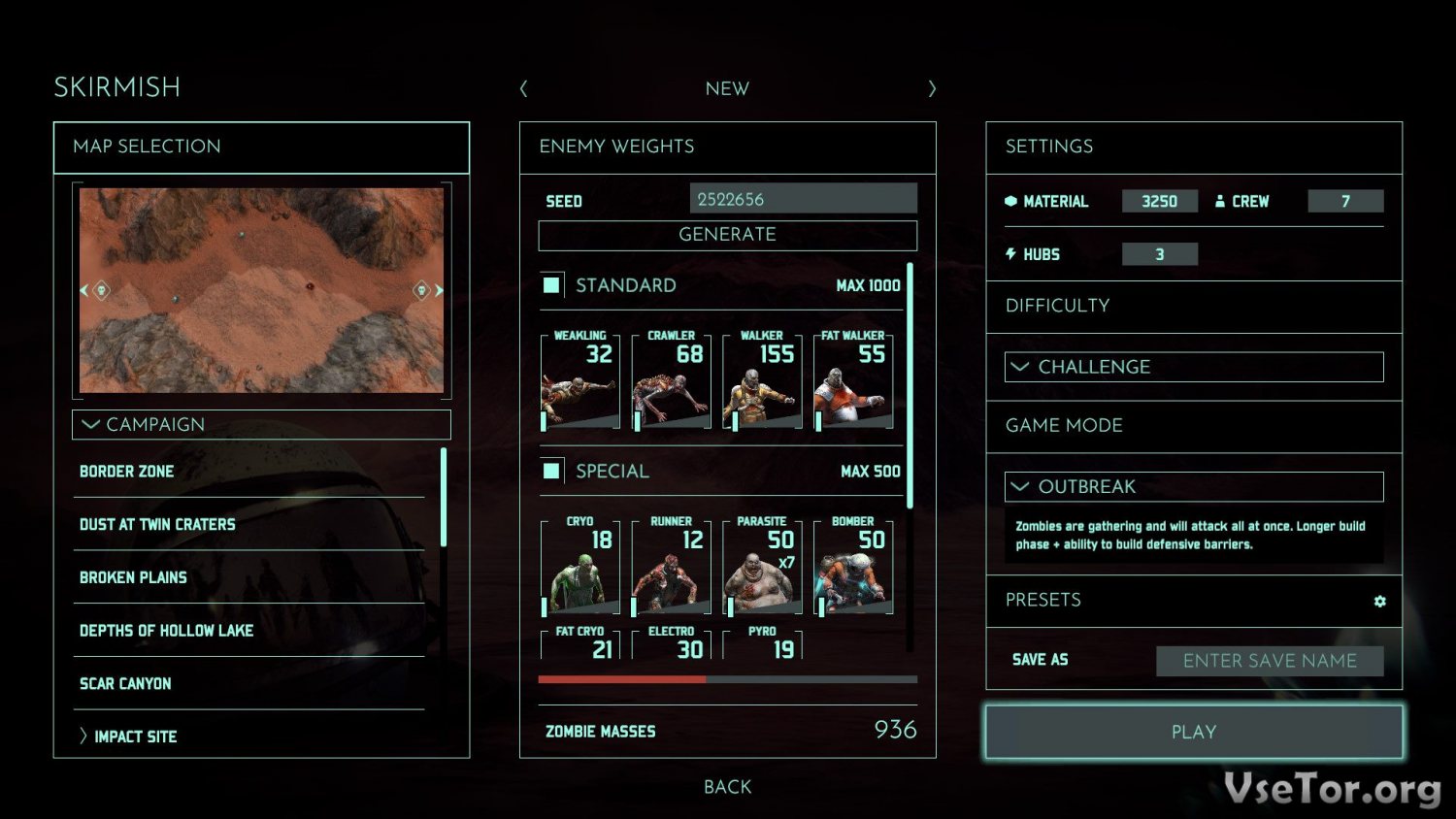Start the skirmish with the Play button
This screenshot has height=819, width=1456.
(x=1193, y=732)
